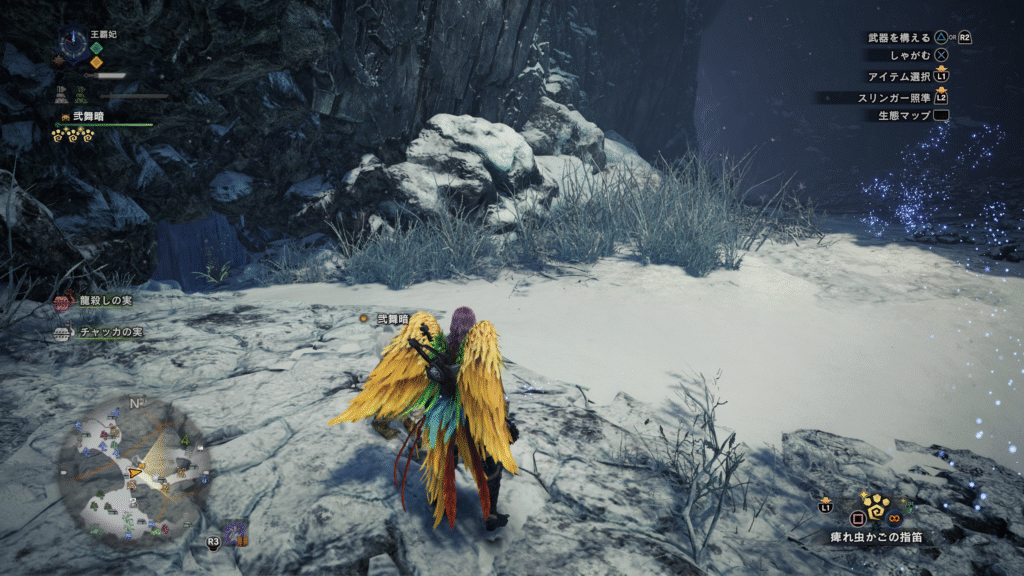
Task: Click the yellow player arrow on minimap
Action: 134,472
